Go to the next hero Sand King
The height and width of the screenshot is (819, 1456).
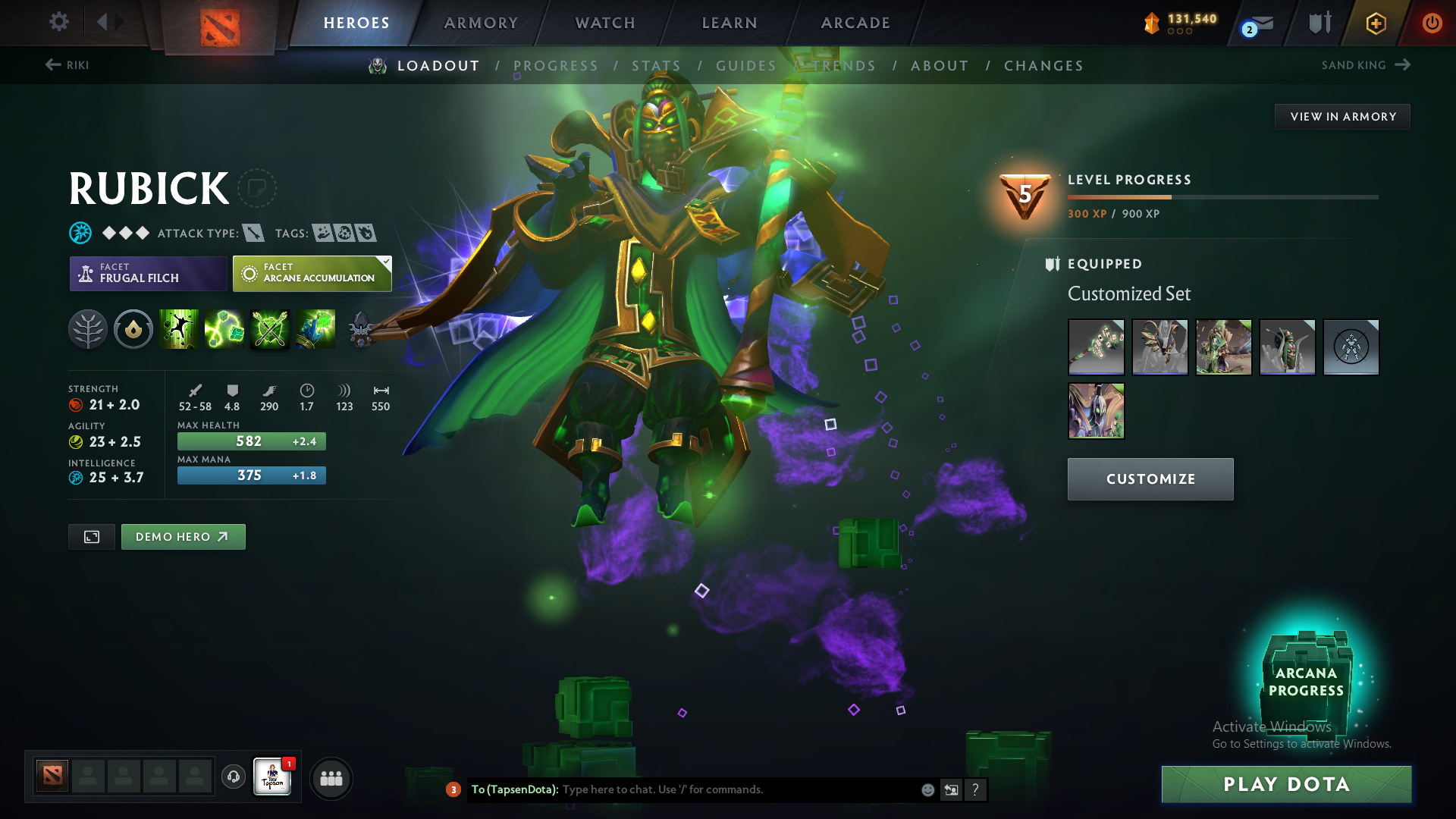1365,65
